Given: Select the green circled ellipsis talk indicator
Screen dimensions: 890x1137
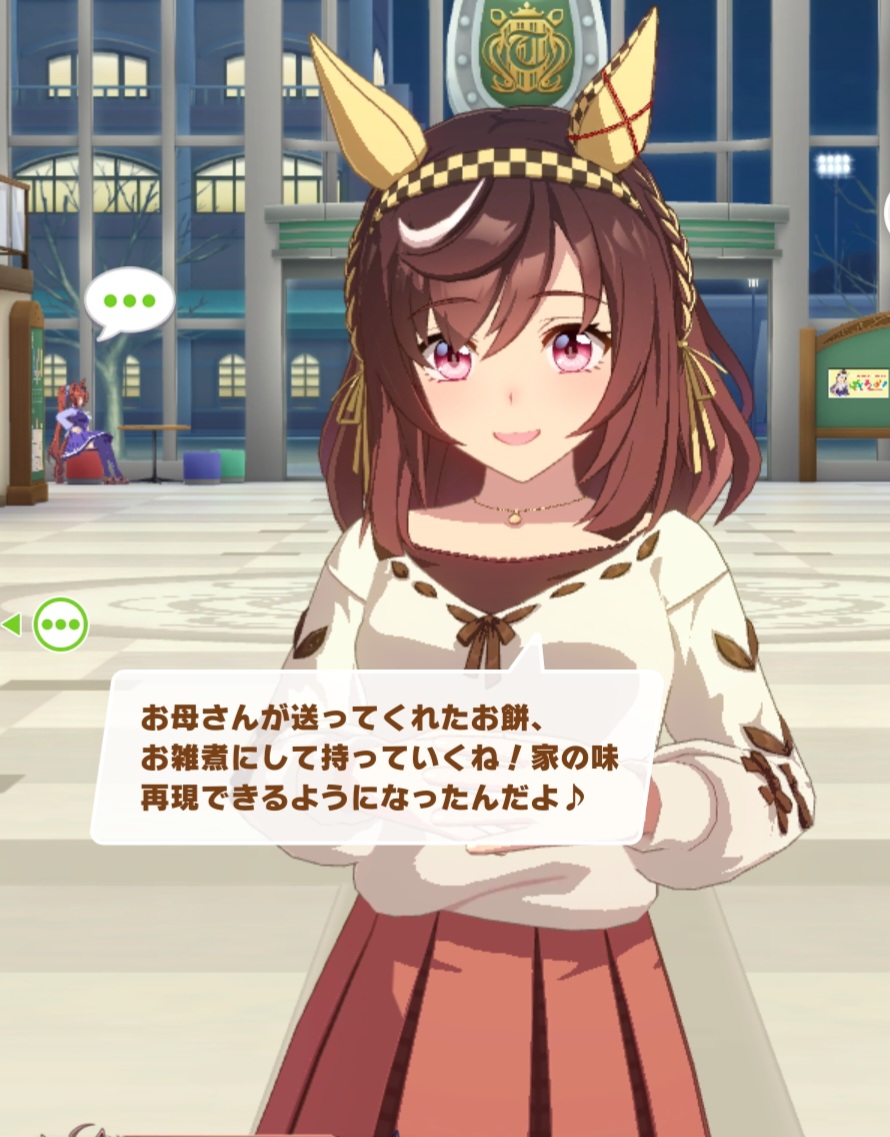Looking at the screenshot, I should pyautogui.click(x=61, y=625).
